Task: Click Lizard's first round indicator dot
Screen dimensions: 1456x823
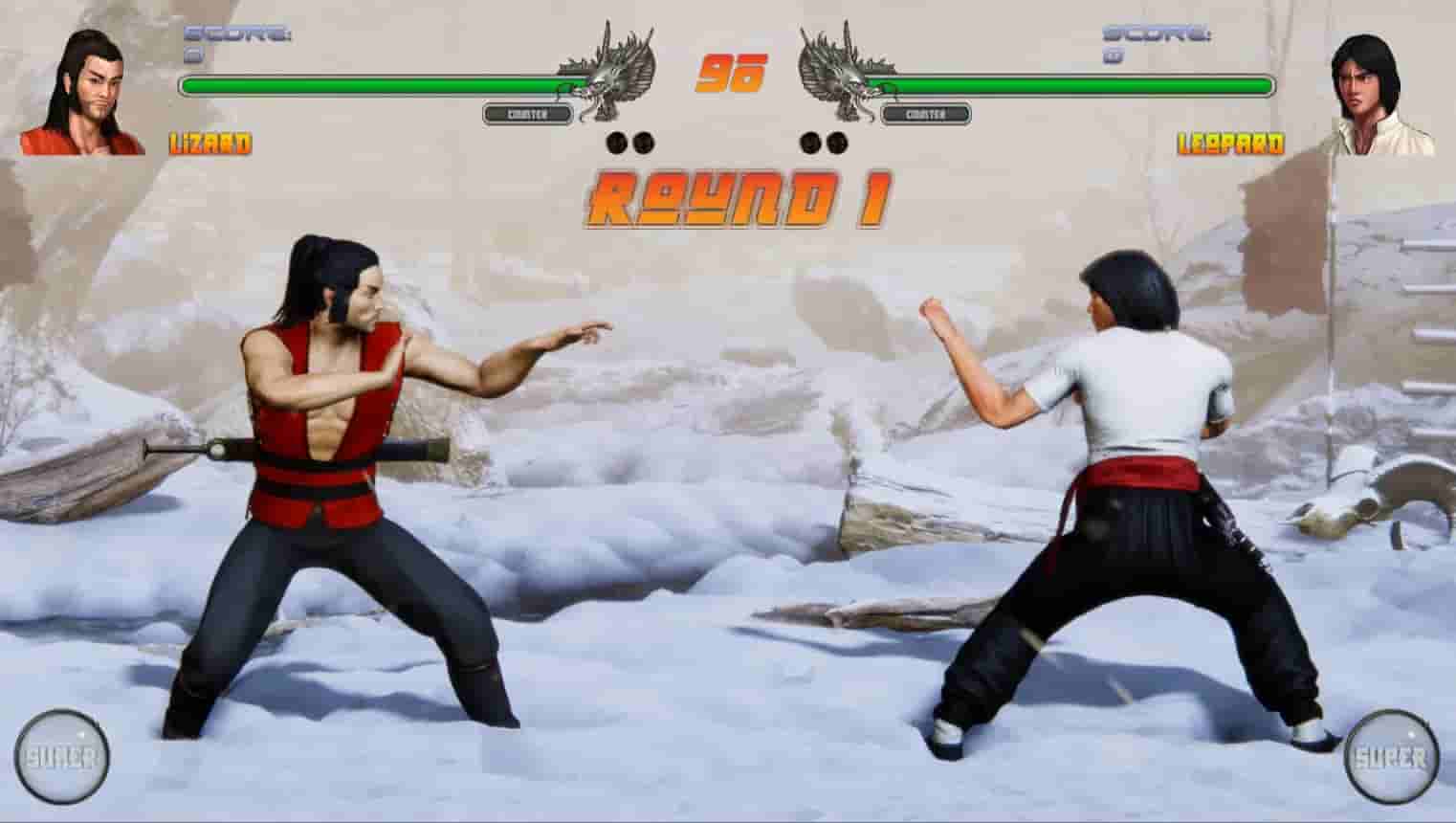Action: coord(617,142)
